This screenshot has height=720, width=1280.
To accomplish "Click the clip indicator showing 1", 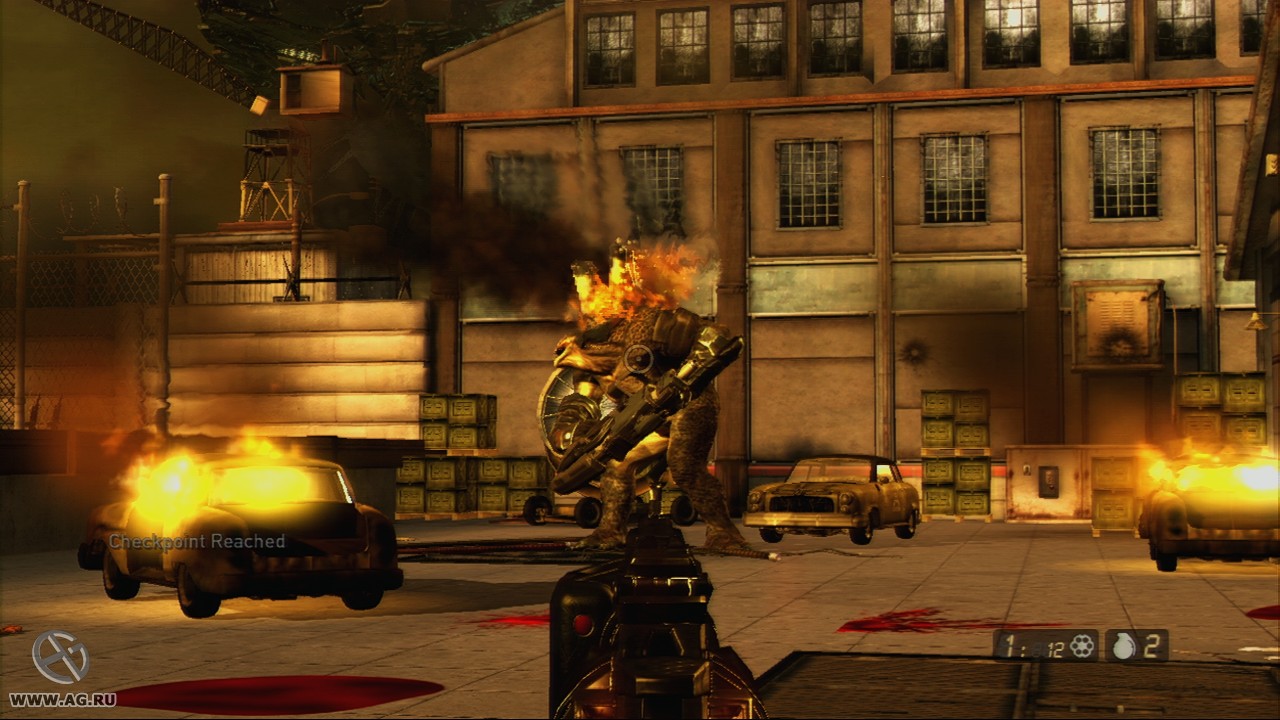I will click(x=1011, y=645).
